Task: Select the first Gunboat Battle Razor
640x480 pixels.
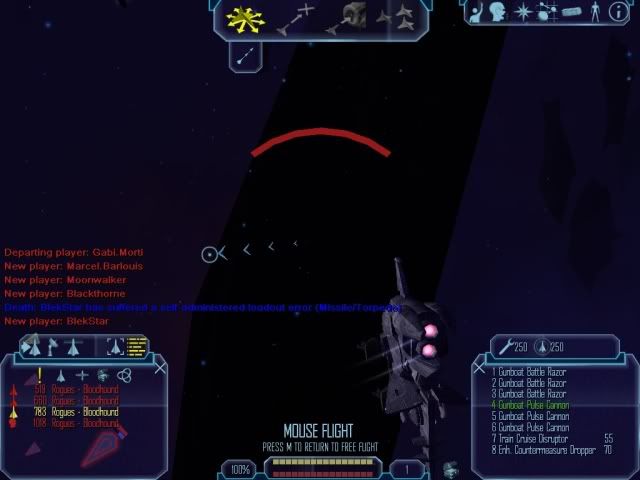Action: coord(530,371)
